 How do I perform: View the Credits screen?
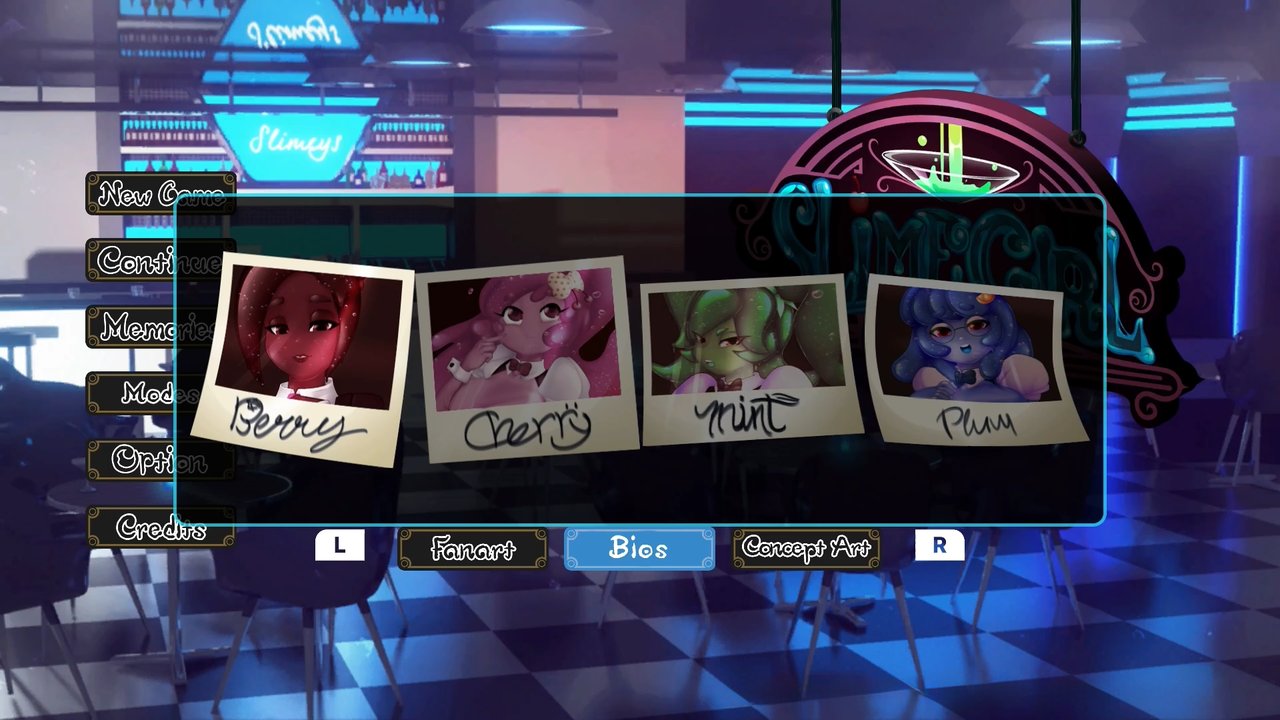(160, 529)
